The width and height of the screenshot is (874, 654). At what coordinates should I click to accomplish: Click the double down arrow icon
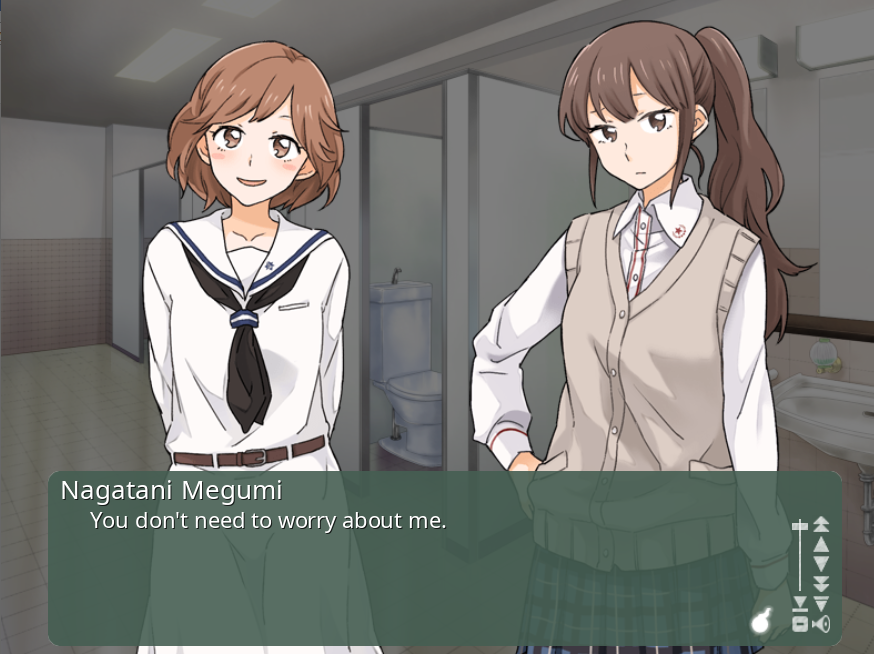tap(821, 584)
